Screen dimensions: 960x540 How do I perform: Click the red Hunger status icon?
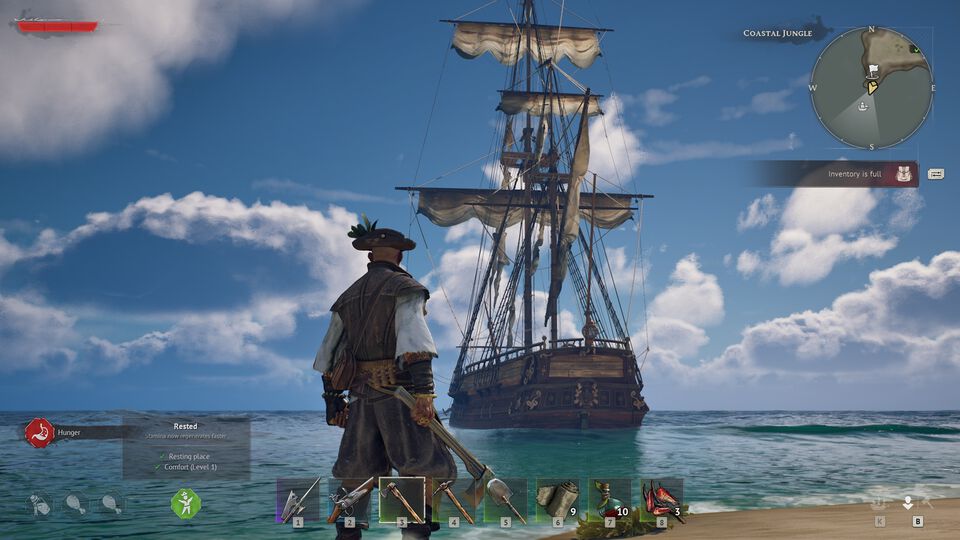click(x=39, y=433)
